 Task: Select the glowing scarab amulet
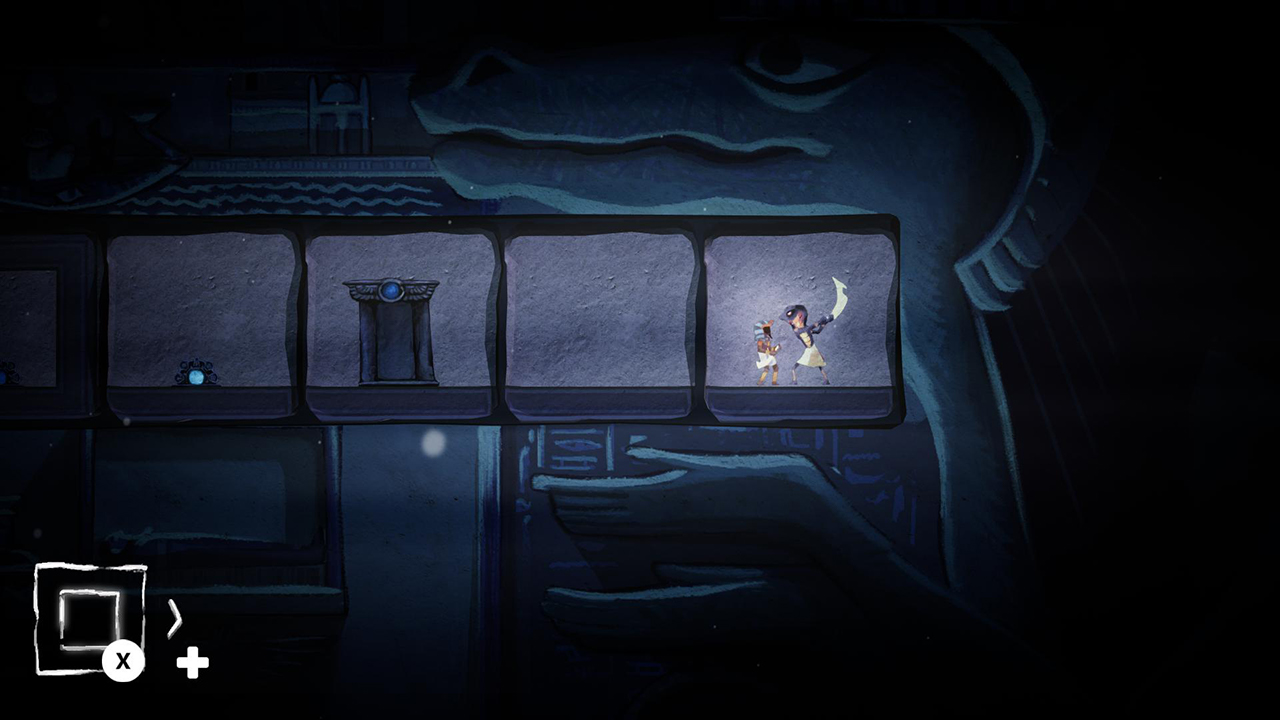point(197,378)
